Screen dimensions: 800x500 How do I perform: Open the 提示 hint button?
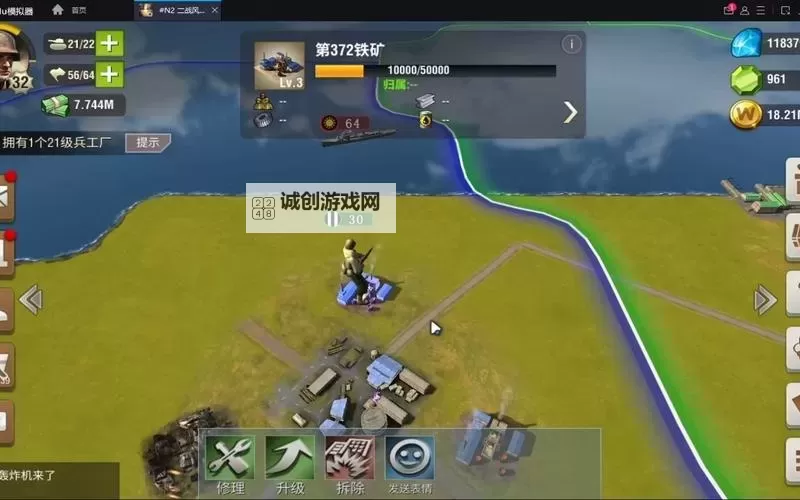[x=148, y=142]
